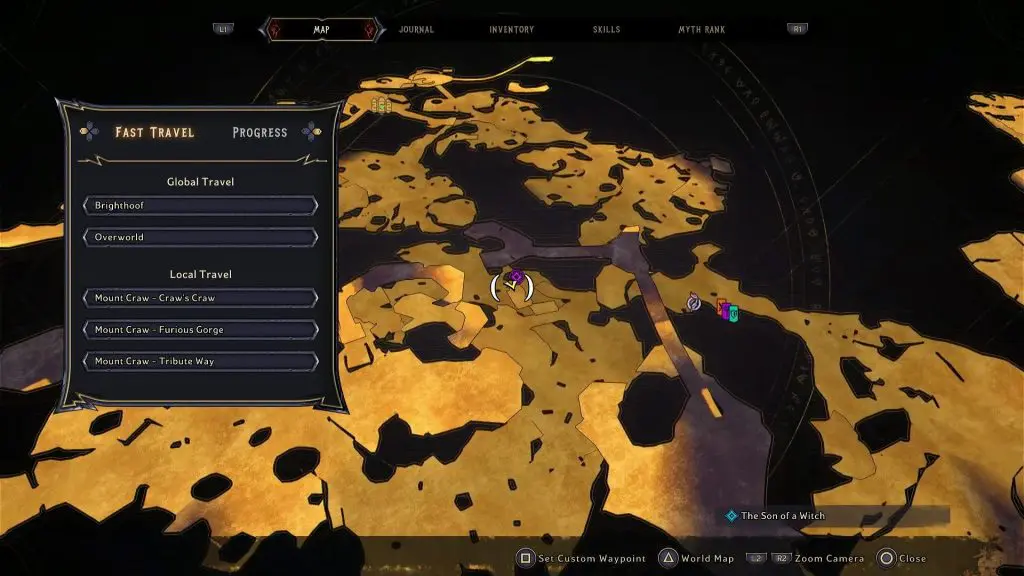Open the Inventory tab
The image size is (1024, 576).
pos(511,30)
